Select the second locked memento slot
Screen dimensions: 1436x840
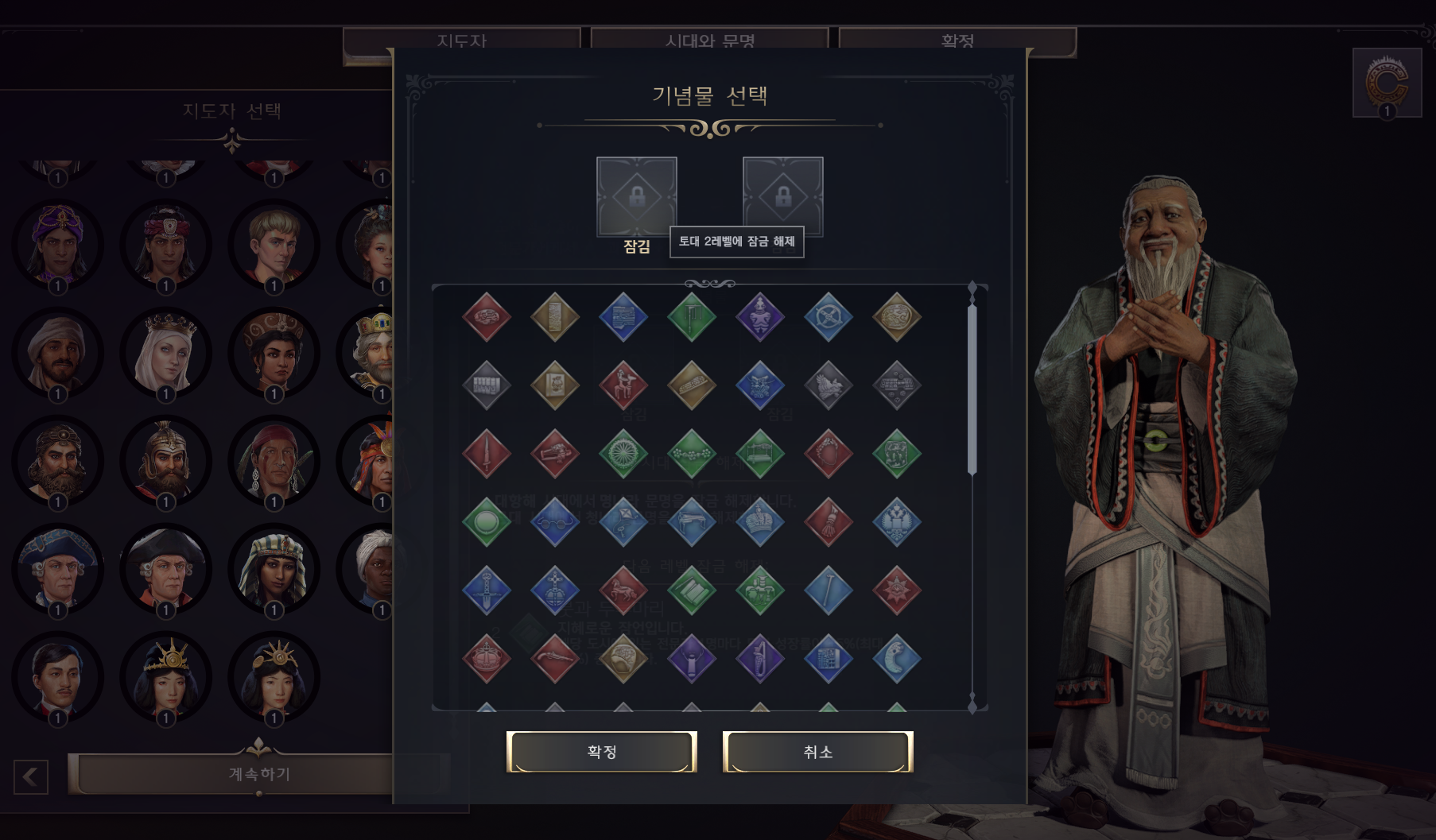(x=782, y=196)
